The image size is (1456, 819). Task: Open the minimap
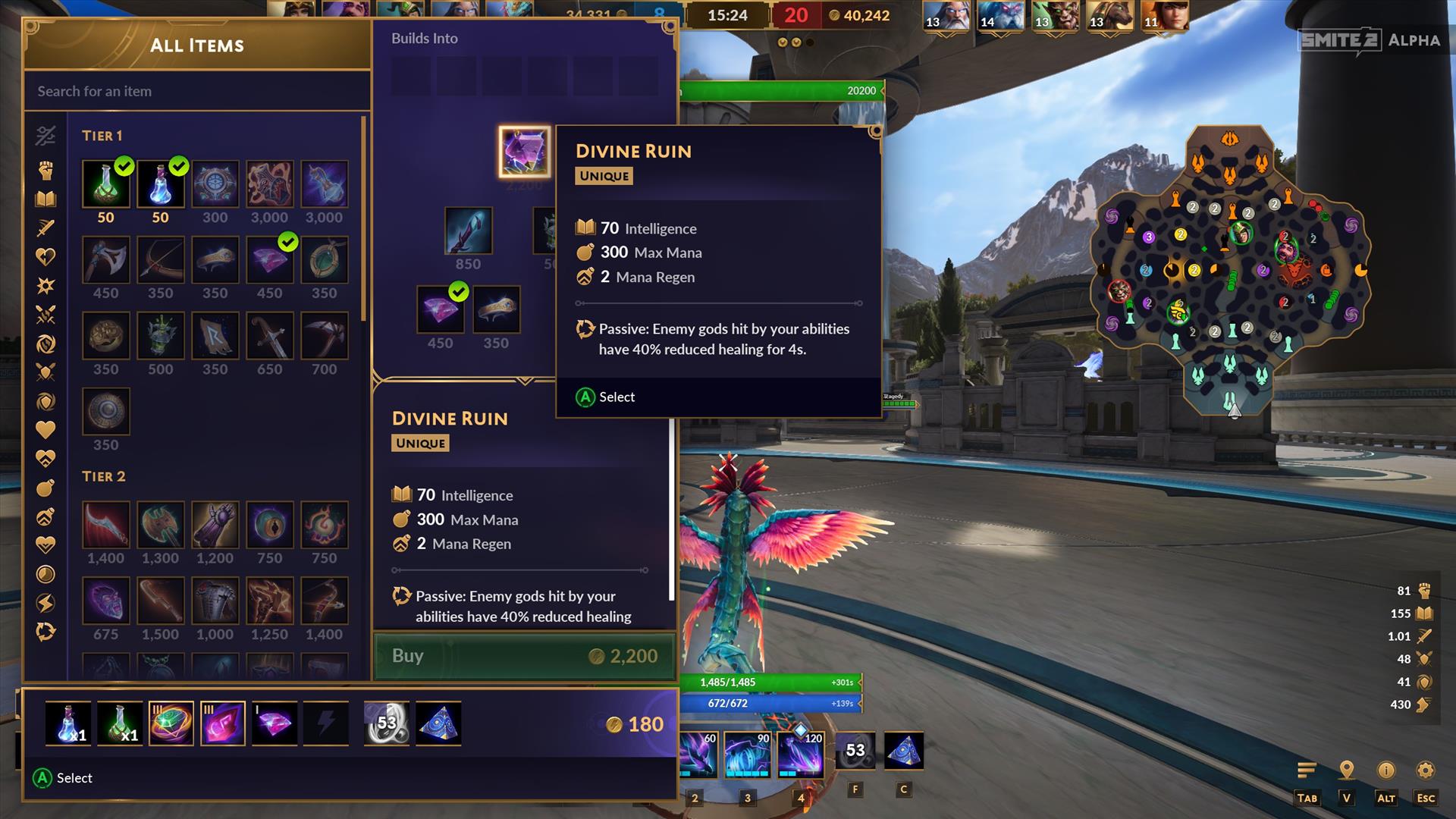pyautogui.click(x=1229, y=269)
